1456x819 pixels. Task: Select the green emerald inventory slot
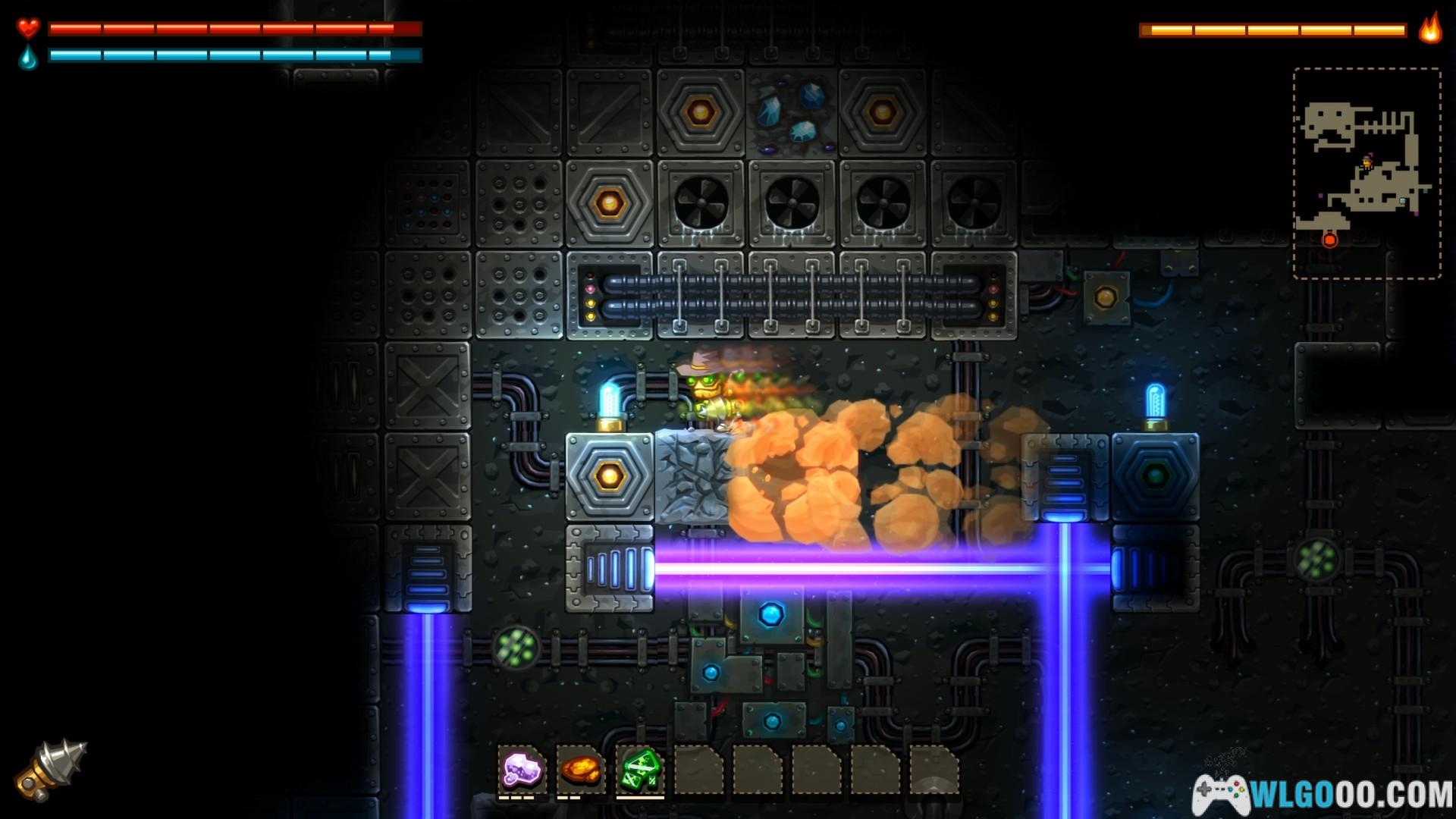(x=640, y=770)
